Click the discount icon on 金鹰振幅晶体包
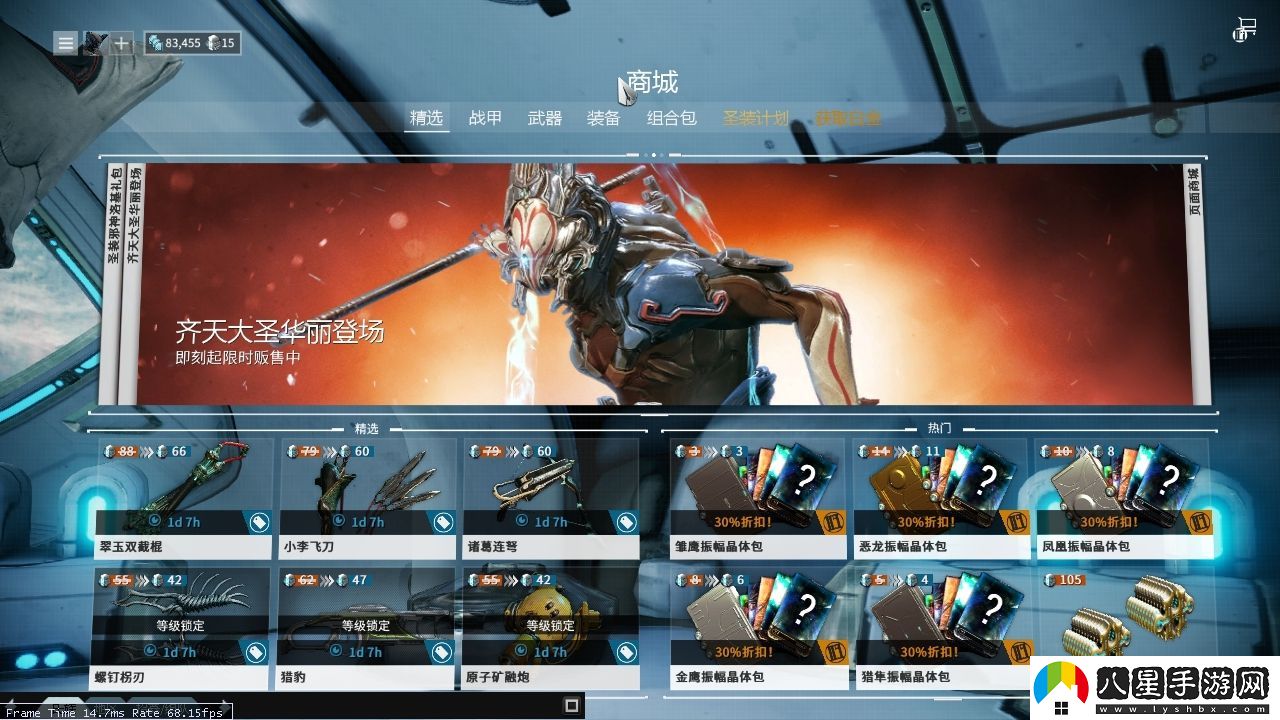Viewport: 1280px width, 720px height. [834, 651]
